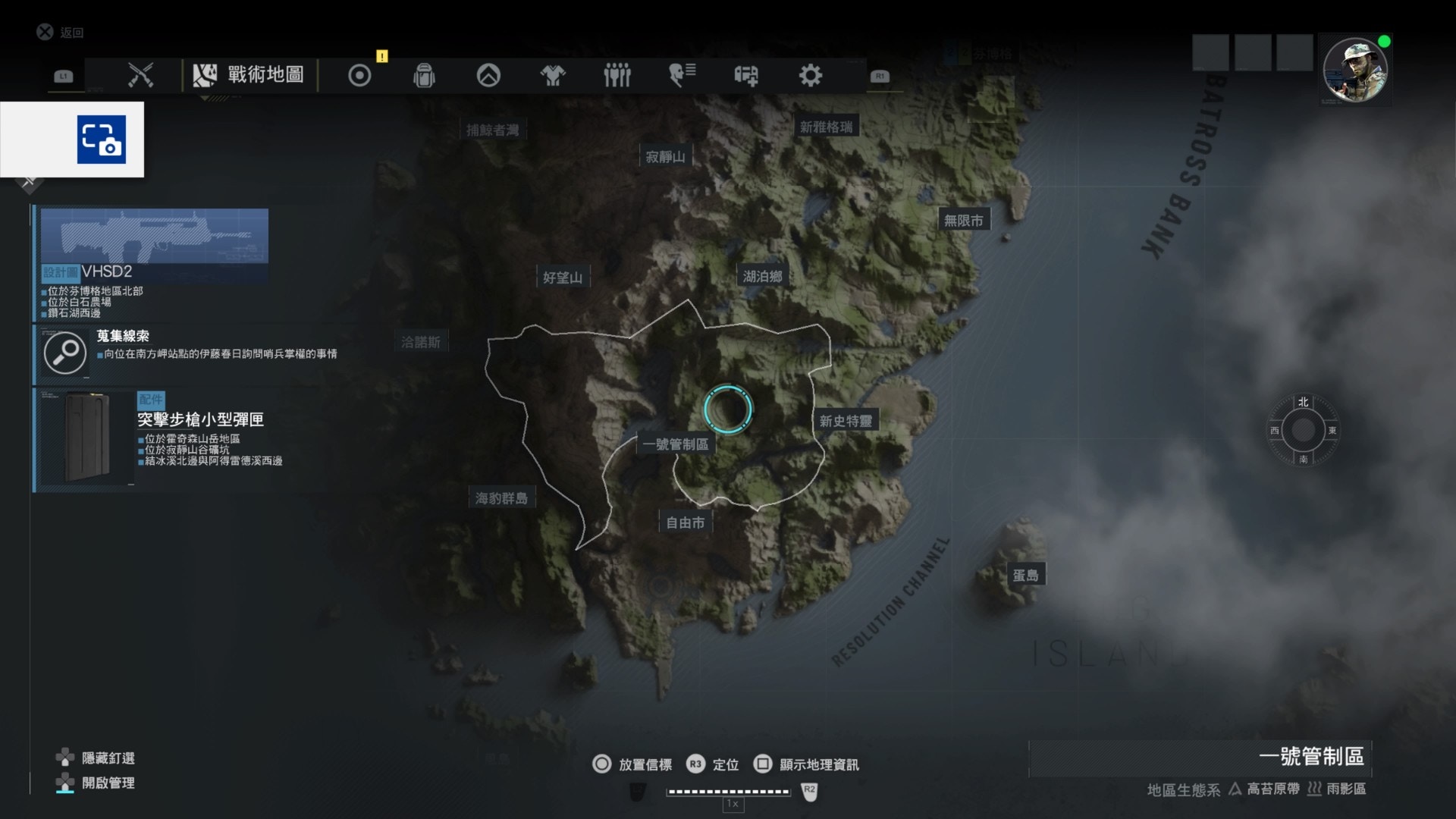
Task: Switch to the 戰術地圖 tactical map tab
Action: [249, 75]
